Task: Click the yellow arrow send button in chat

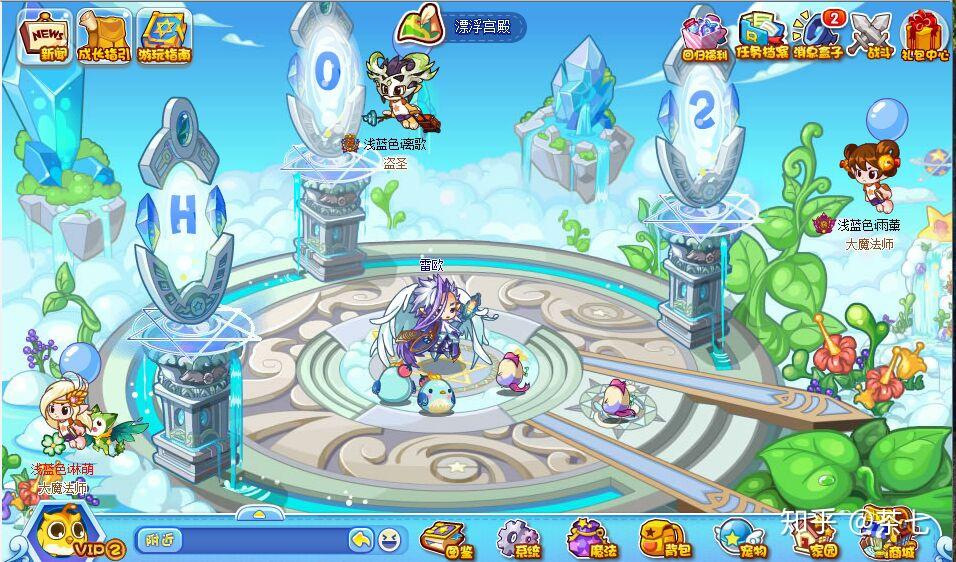Action: [361, 540]
